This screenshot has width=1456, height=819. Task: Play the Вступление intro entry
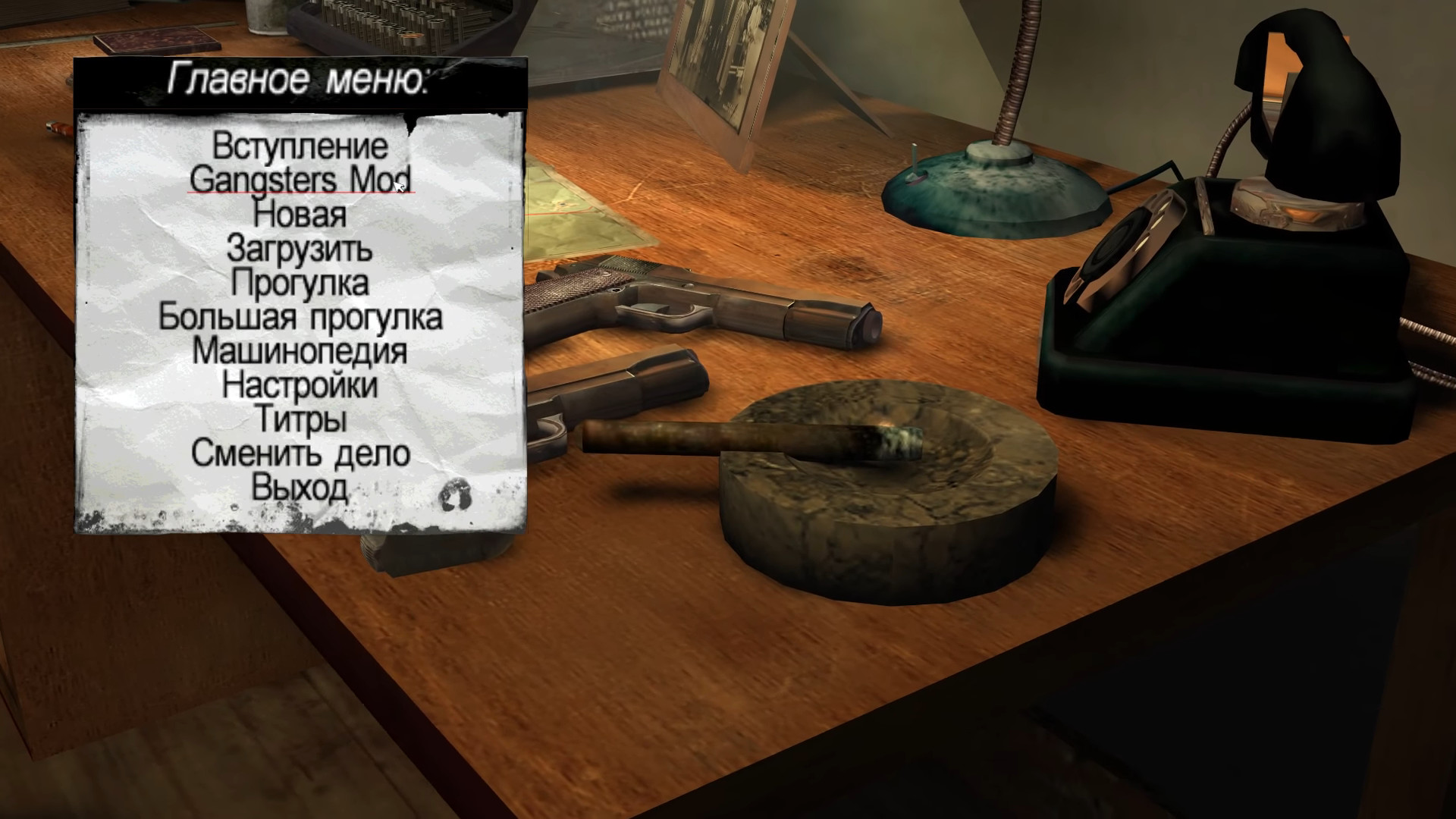[x=300, y=146]
